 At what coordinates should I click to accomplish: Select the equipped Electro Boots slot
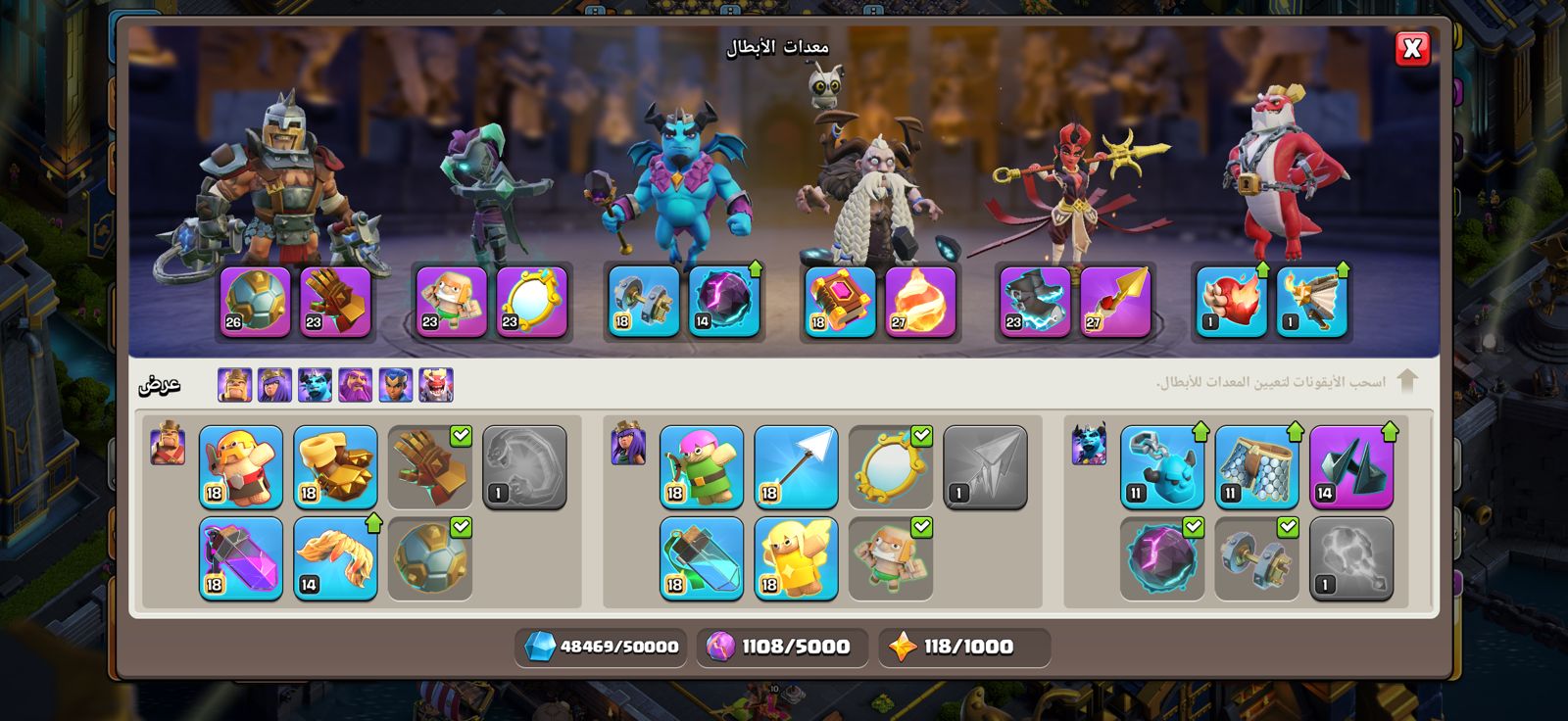[x=1035, y=302]
